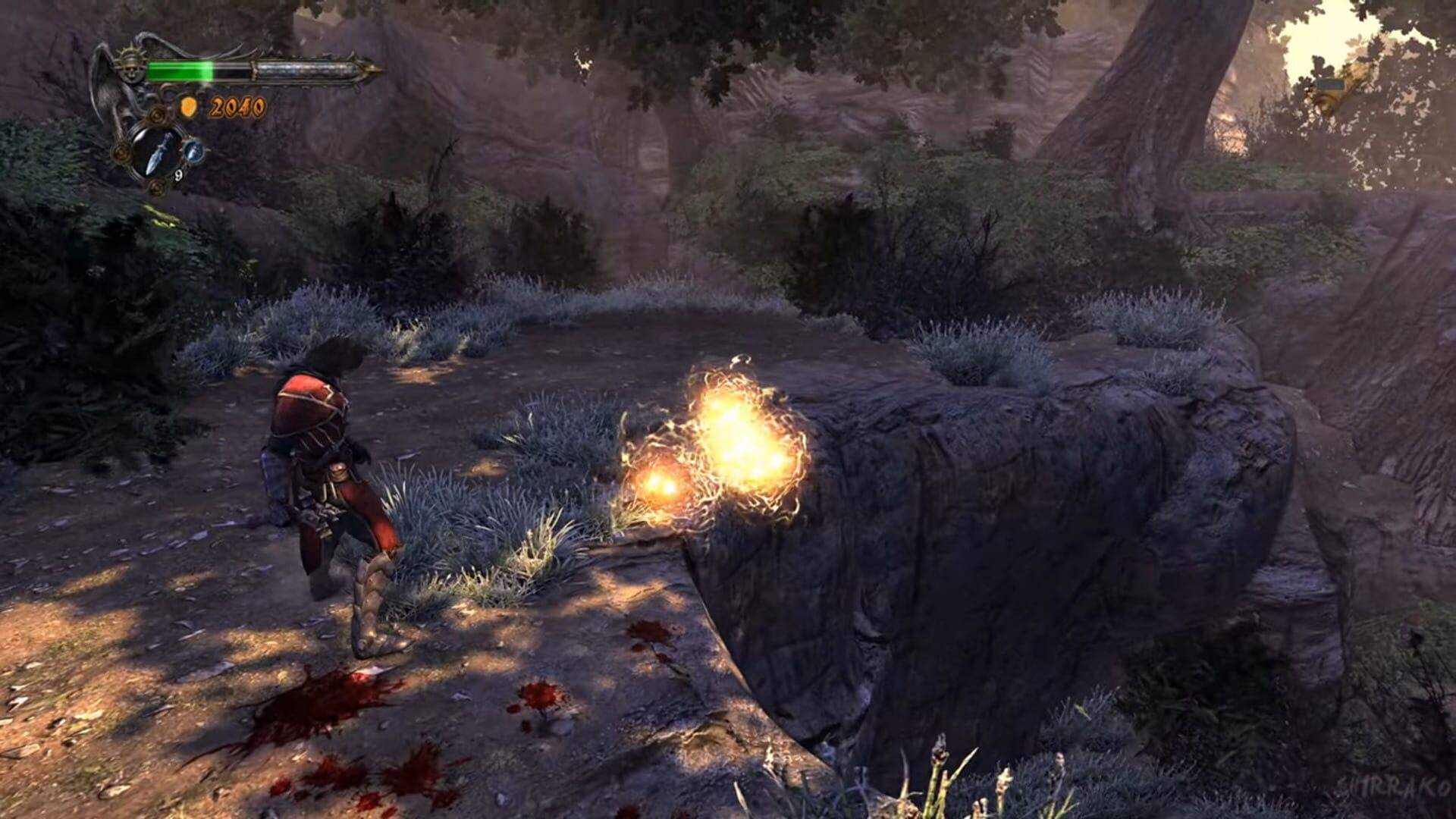Screen dimensions: 1456x819
Task: Open the dagger ammo counter showing 9
Action: click(x=177, y=174)
